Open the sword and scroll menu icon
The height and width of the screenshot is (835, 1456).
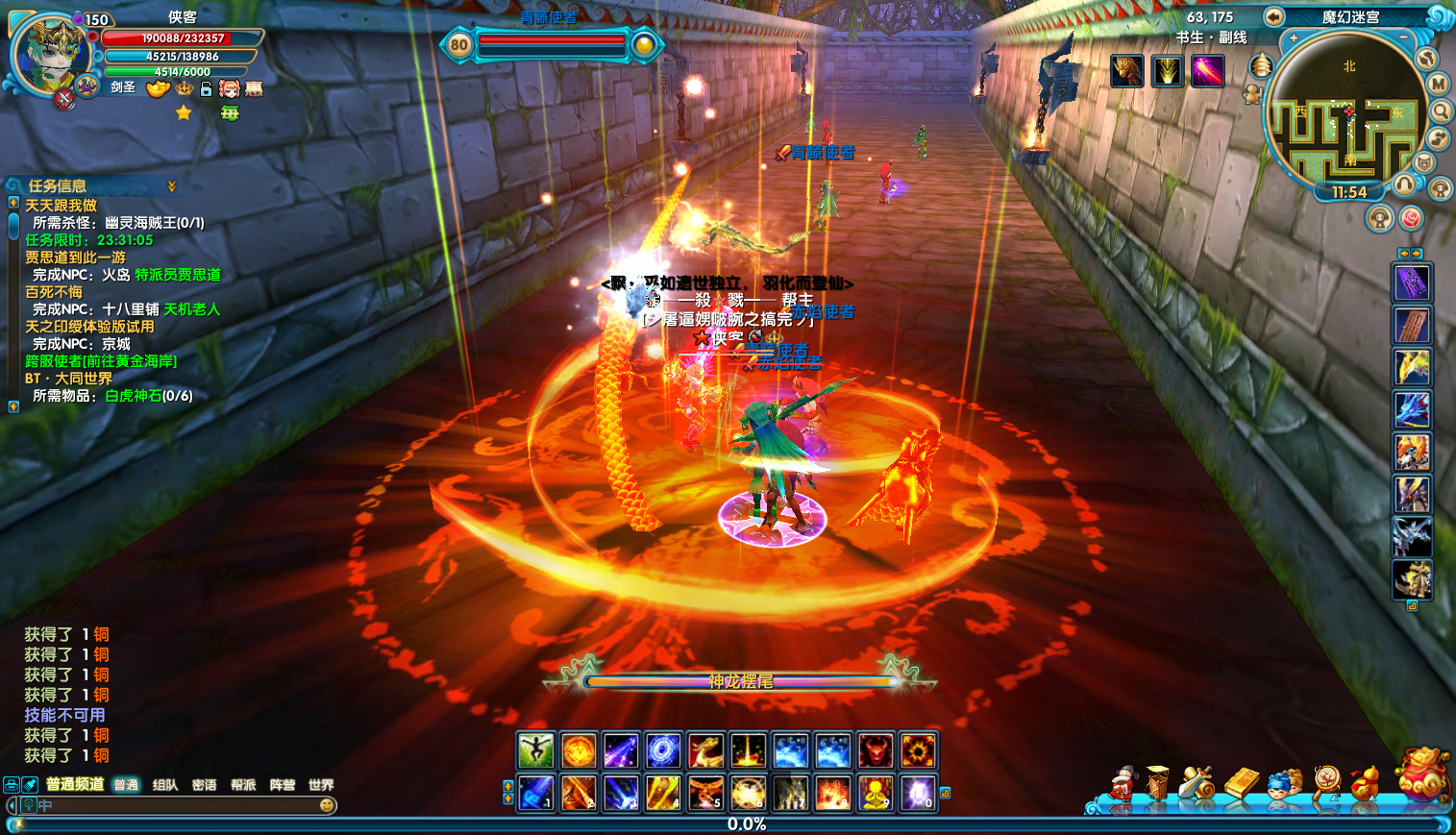coord(1197,783)
